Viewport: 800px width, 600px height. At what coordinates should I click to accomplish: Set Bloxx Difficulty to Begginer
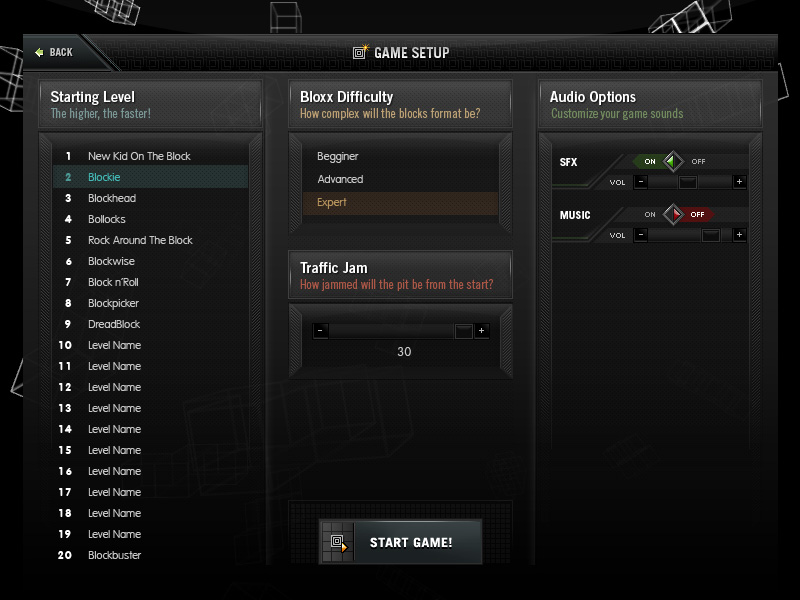(x=338, y=157)
